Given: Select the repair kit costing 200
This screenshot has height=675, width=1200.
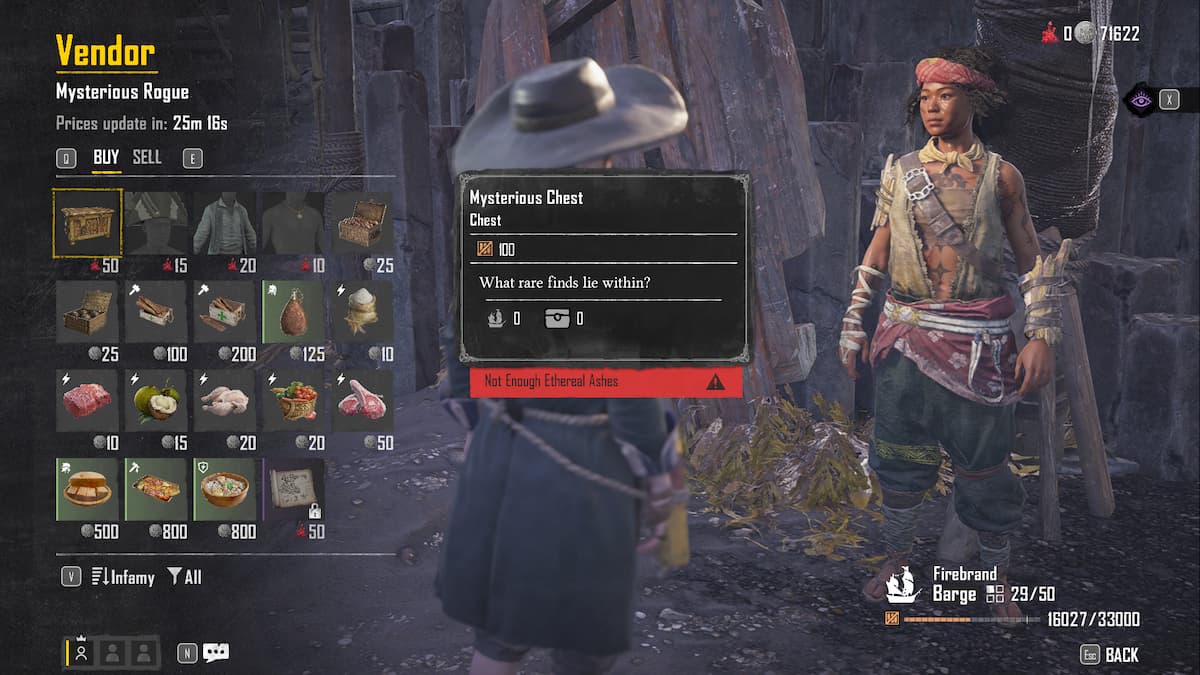Looking at the screenshot, I should tap(225, 312).
